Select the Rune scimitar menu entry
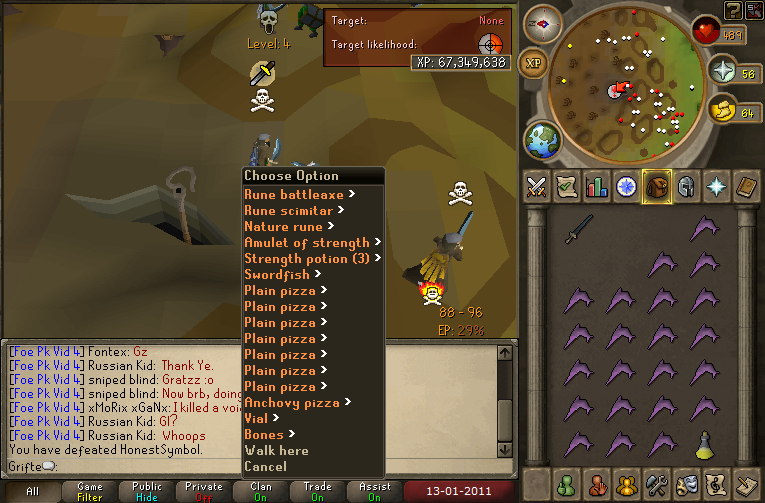Viewport: 765px width, 503px height. pyautogui.click(x=289, y=211)
